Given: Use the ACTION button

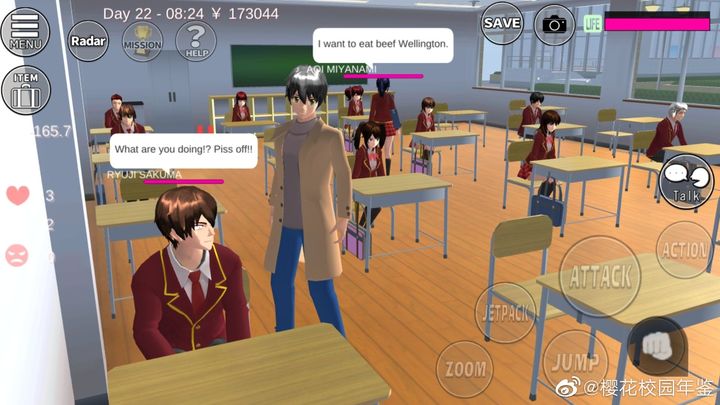Looking at the screenshot, I should click(x=685, y=250).
